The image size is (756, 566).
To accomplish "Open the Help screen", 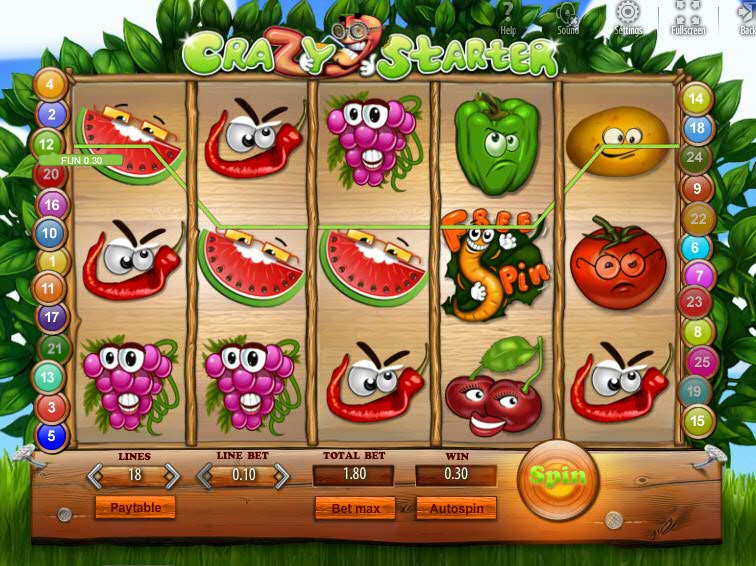I will coord(507,17).
